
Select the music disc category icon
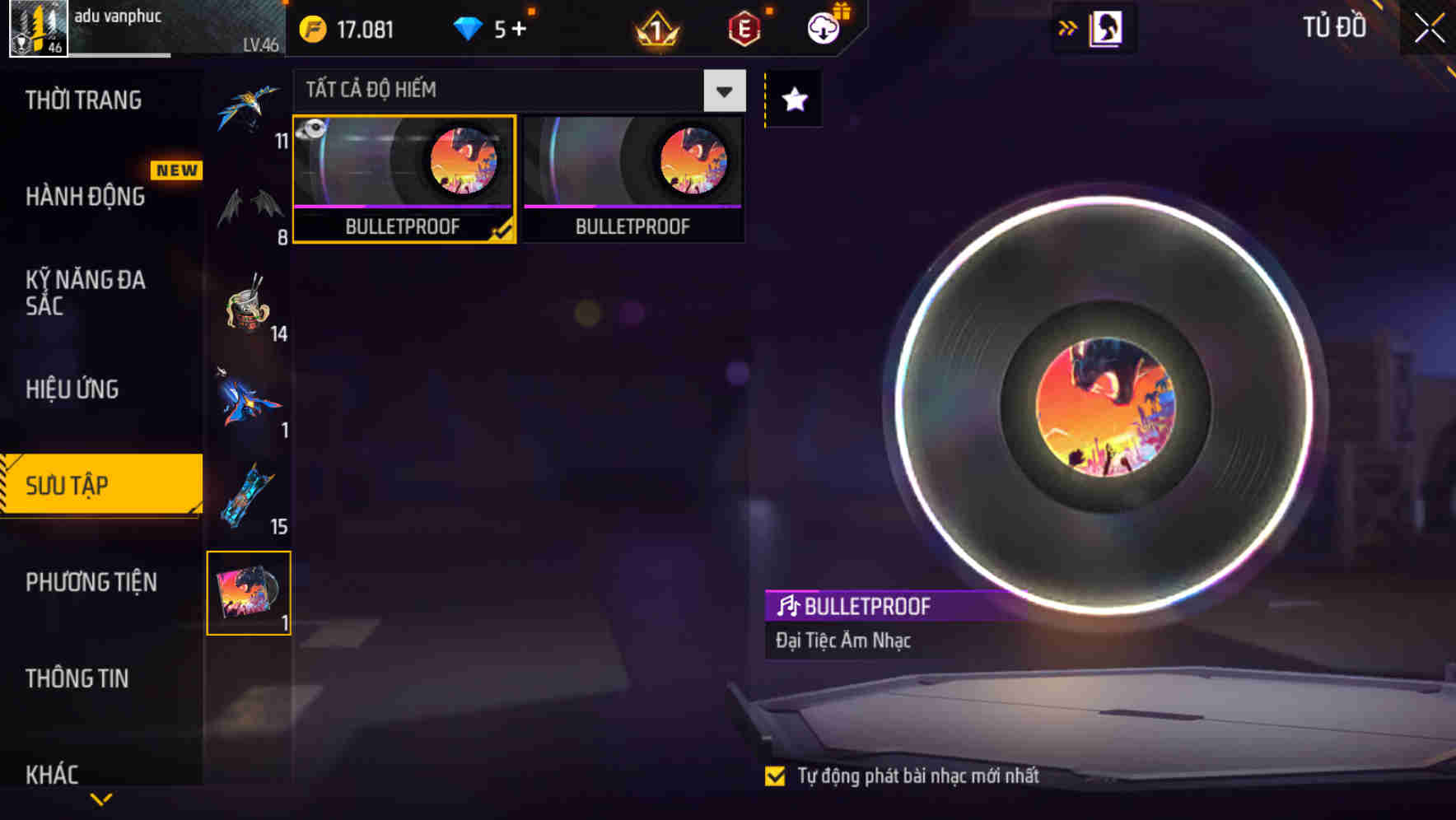pos(249,593)
